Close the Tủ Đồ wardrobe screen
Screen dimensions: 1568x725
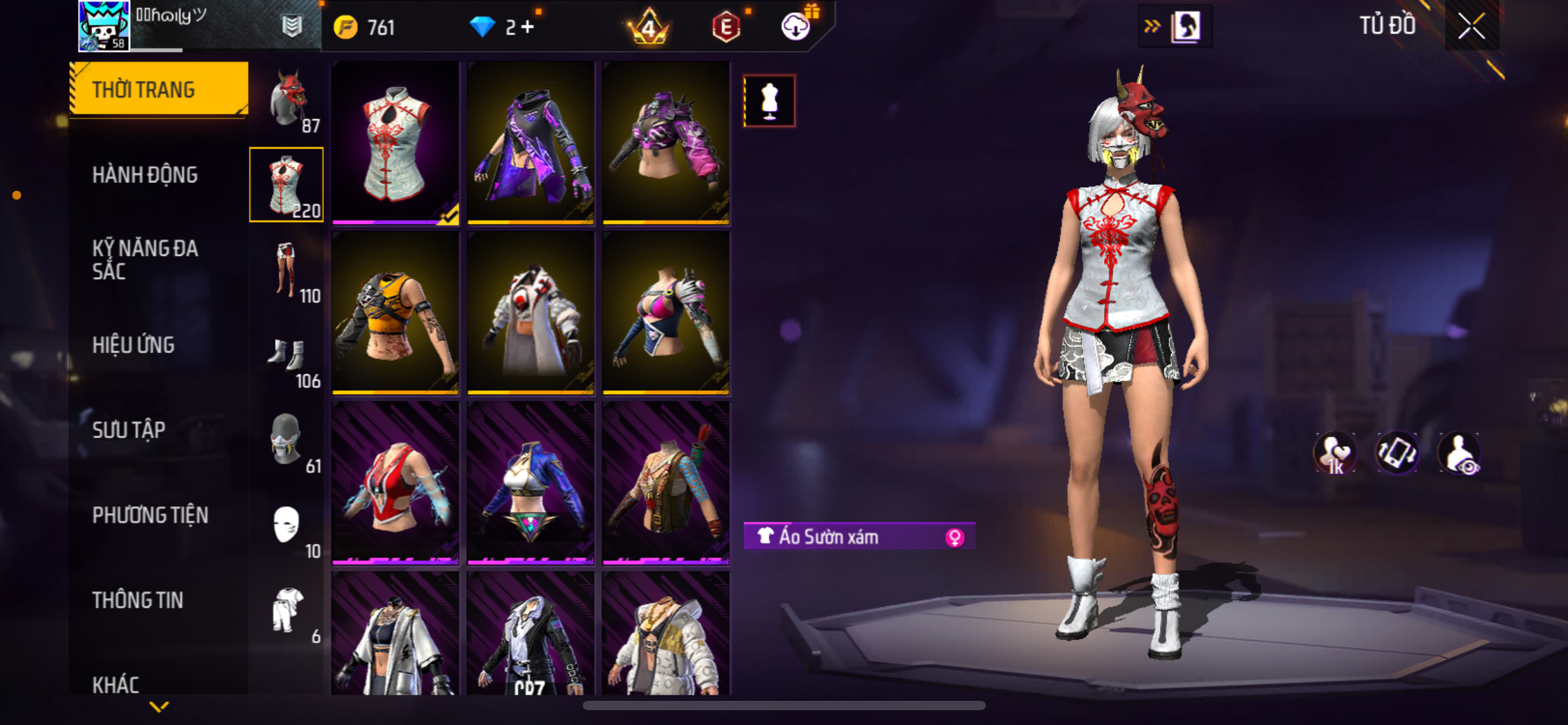coord(1471,26)
